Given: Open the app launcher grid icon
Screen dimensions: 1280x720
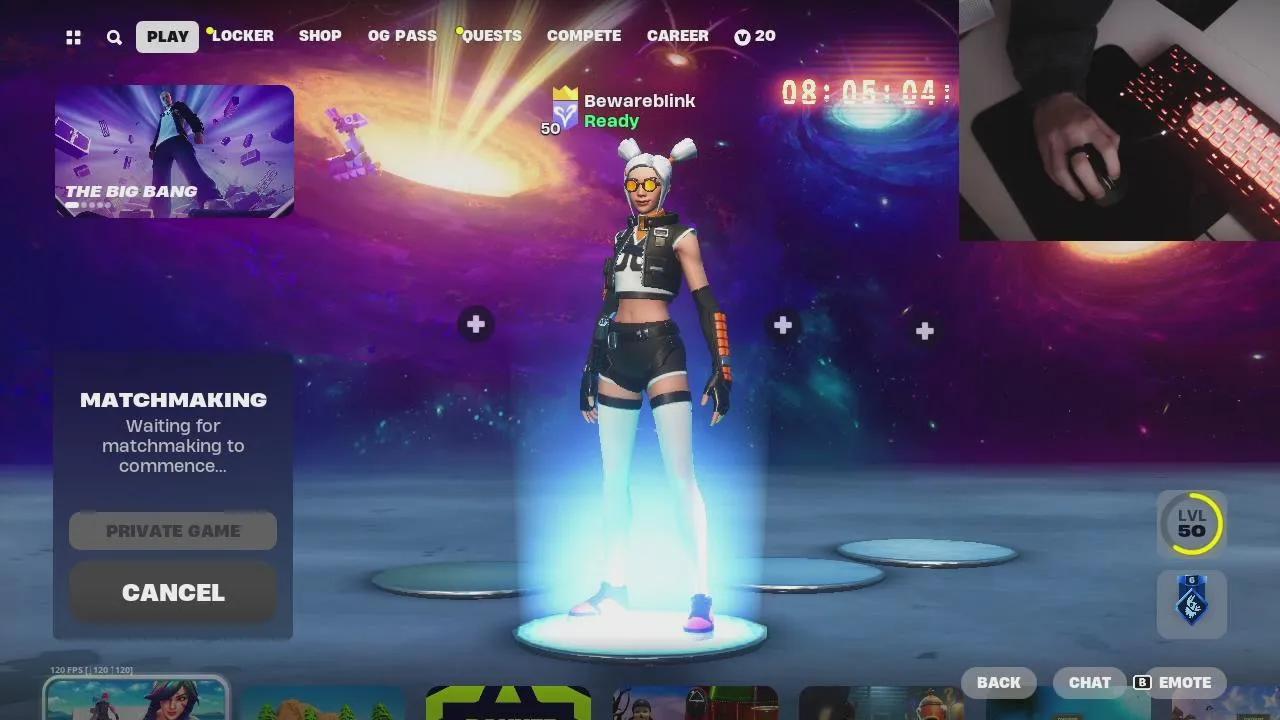Looking at the screenshot, I should [x=72, y=36].
